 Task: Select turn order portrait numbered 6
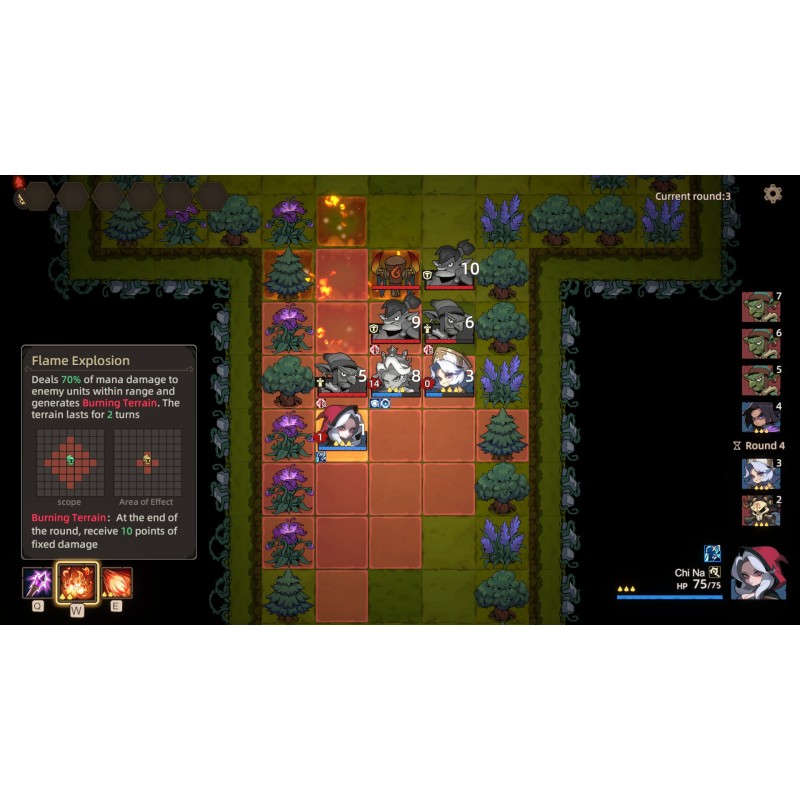point(761,344)
